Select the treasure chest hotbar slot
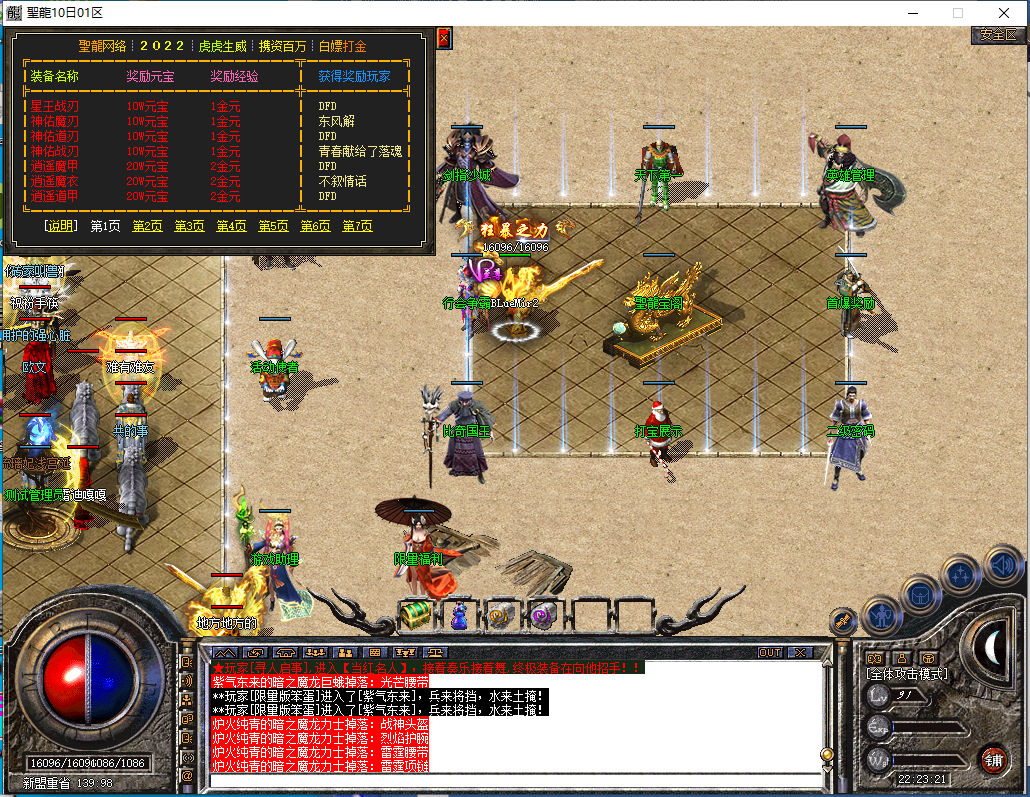Viewport: 1030px width, 797px height. [416, 613]
